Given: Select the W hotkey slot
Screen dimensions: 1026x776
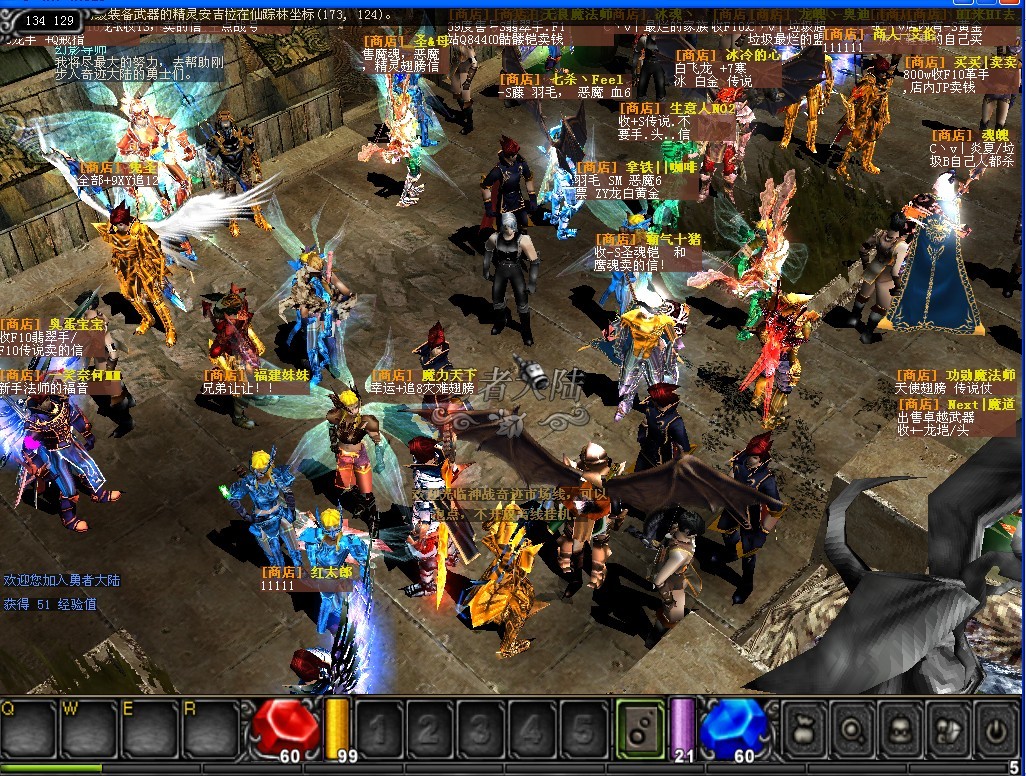Looking at the screenshot, I should point(86,729).
